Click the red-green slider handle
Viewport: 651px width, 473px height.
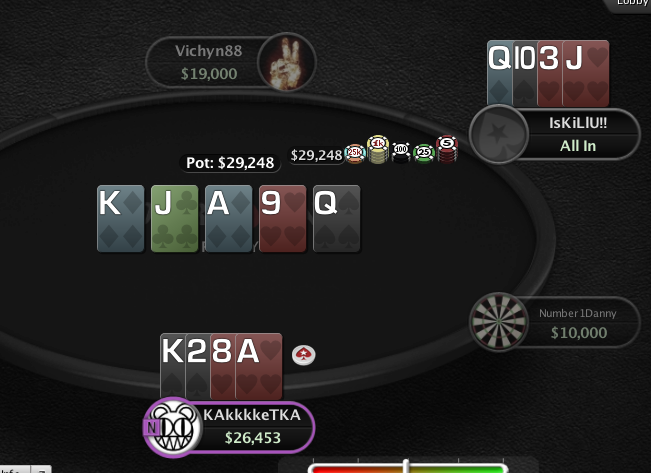click(x=406, y=465)
